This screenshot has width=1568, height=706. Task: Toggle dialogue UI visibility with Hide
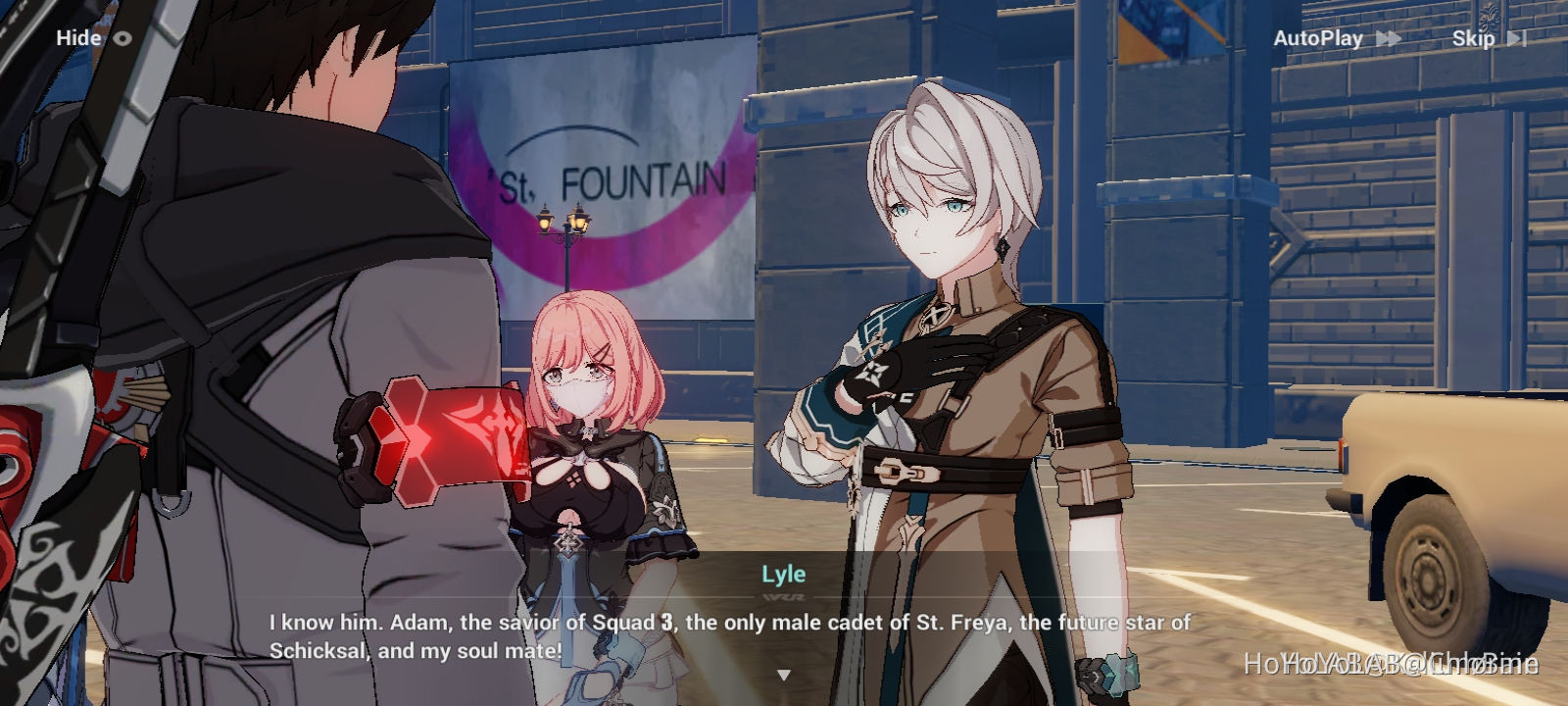point(78,37)
